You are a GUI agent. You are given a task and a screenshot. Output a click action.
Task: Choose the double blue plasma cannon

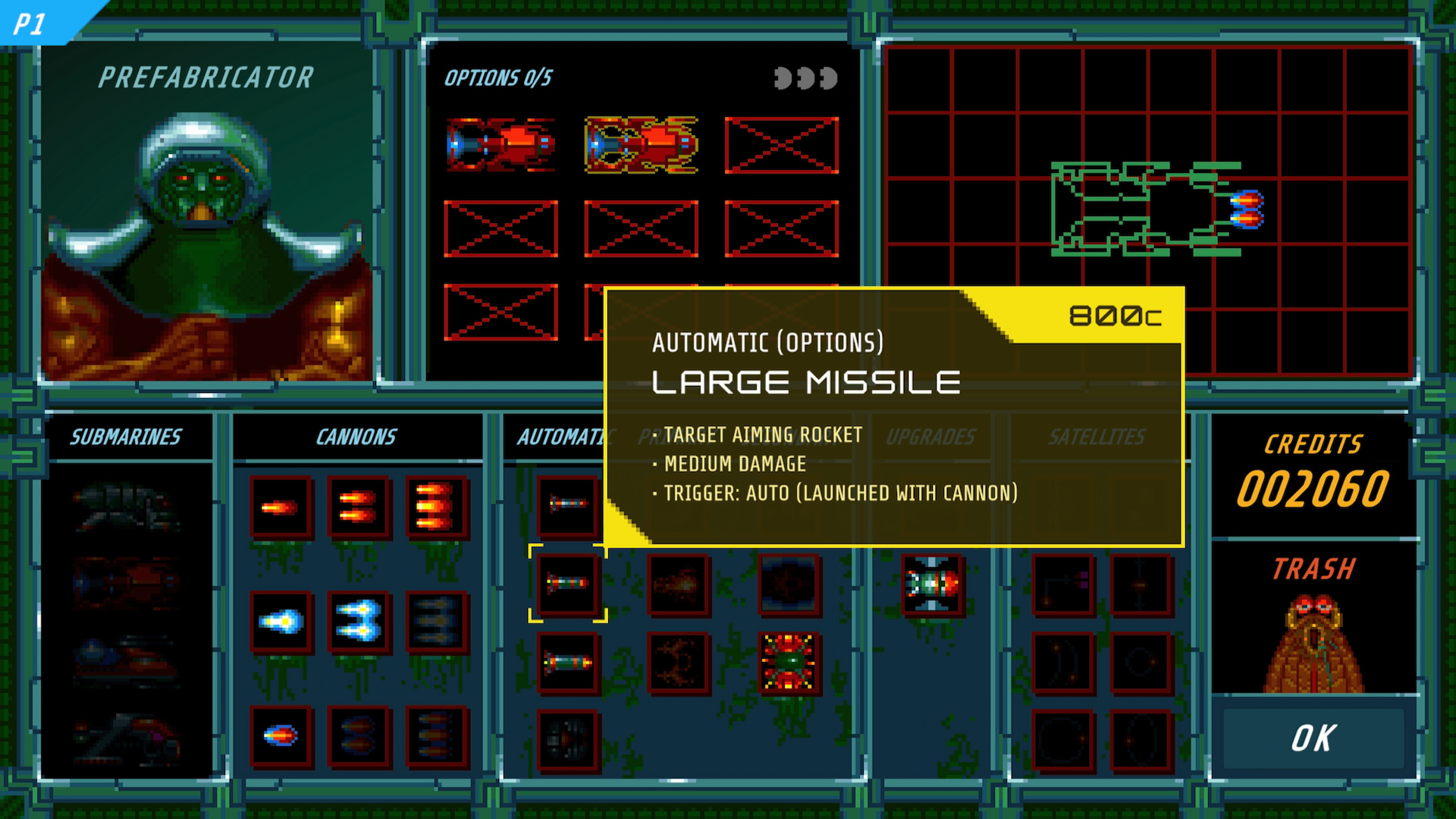point(358,622)
